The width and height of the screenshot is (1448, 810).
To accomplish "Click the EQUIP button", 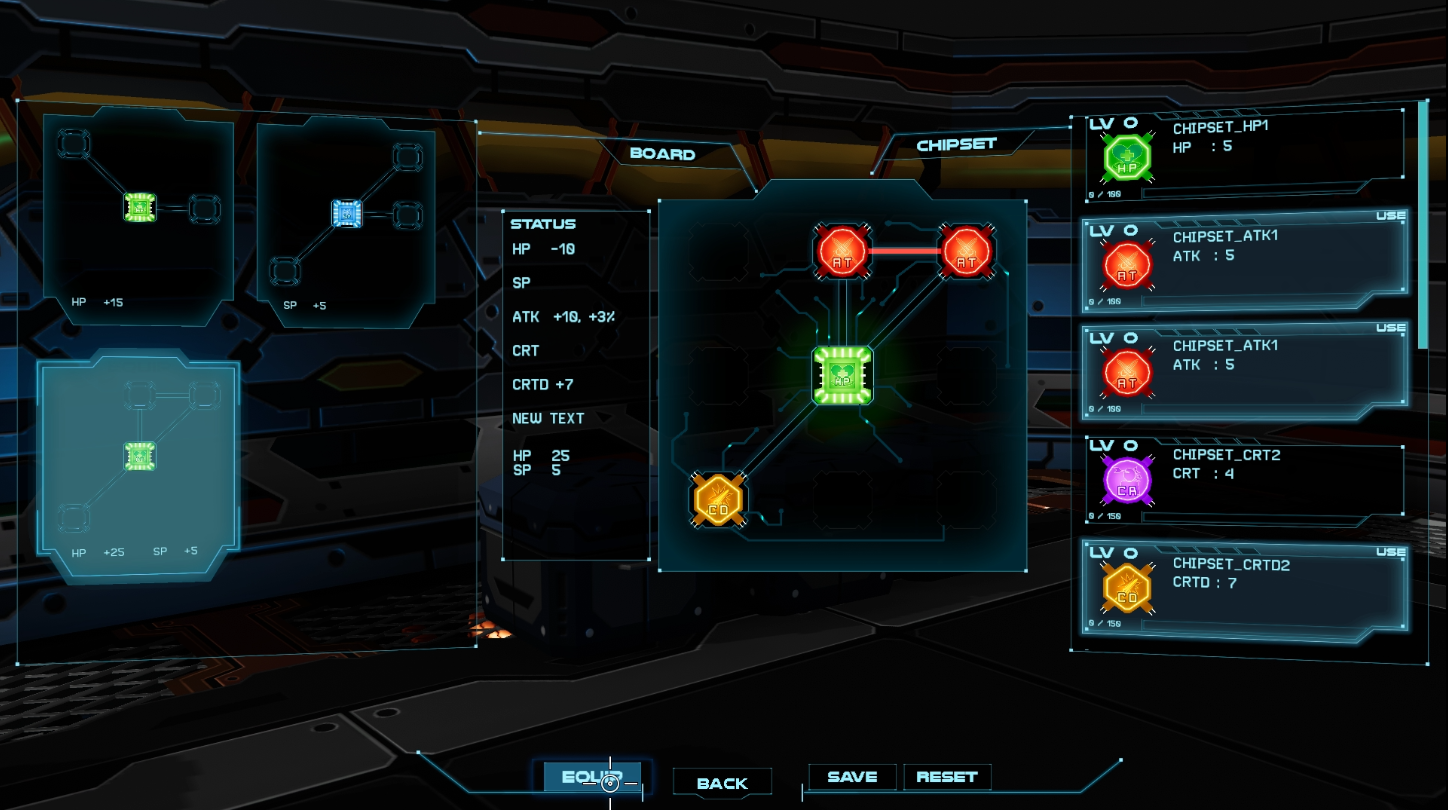I will [x=592, y=777].
